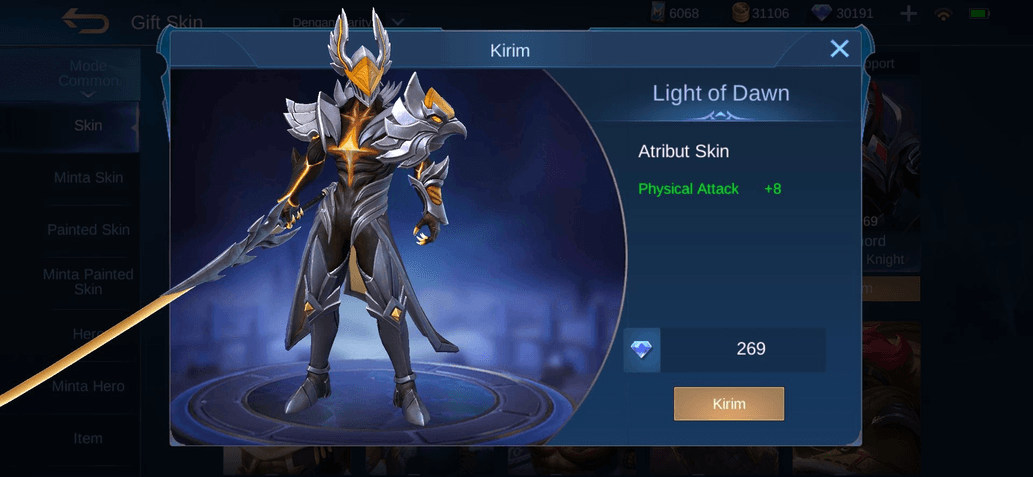The image size is (1033, 477).
Task: Switch to Painted Skin tab
Action: (x=88, y=230)
